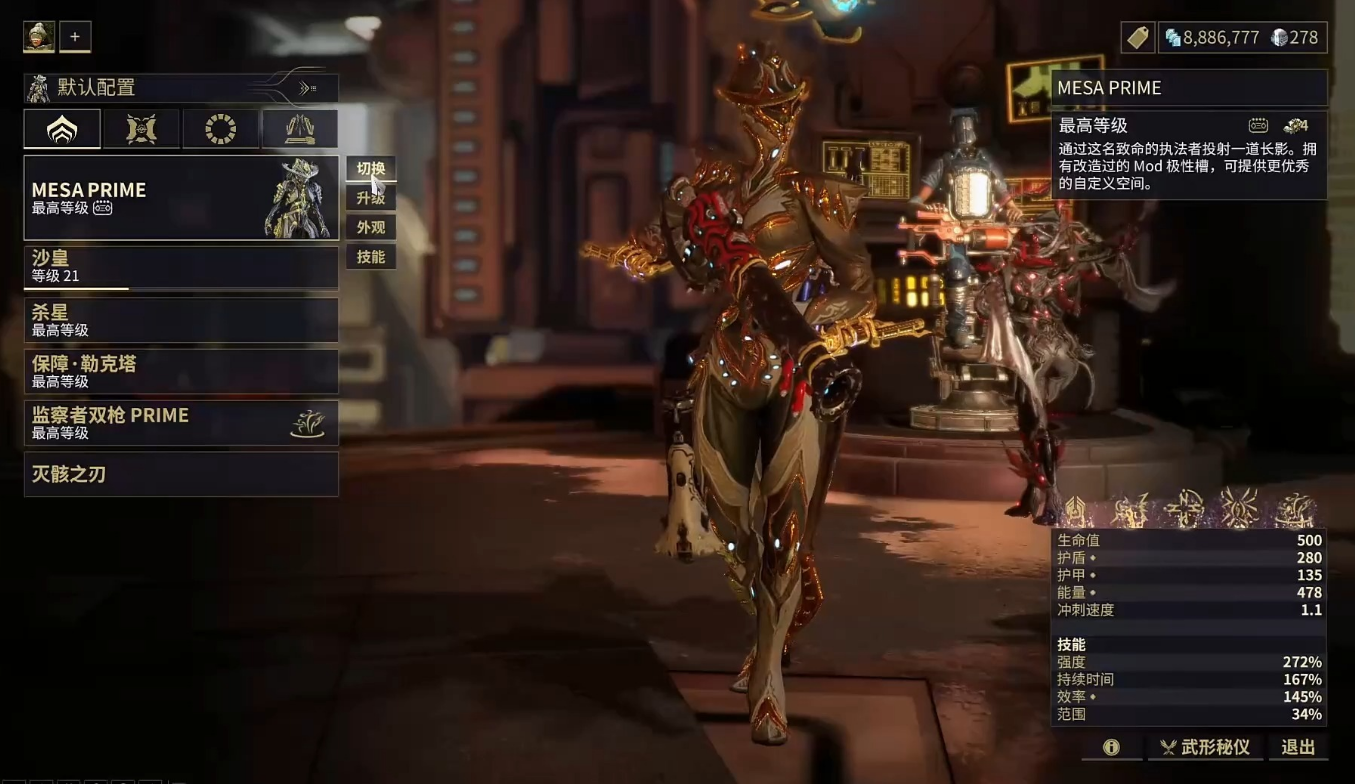The height and width of the screenshot is (784, 1355).
Task: Open the player avatar profile icon
Action: click(39, 37)
